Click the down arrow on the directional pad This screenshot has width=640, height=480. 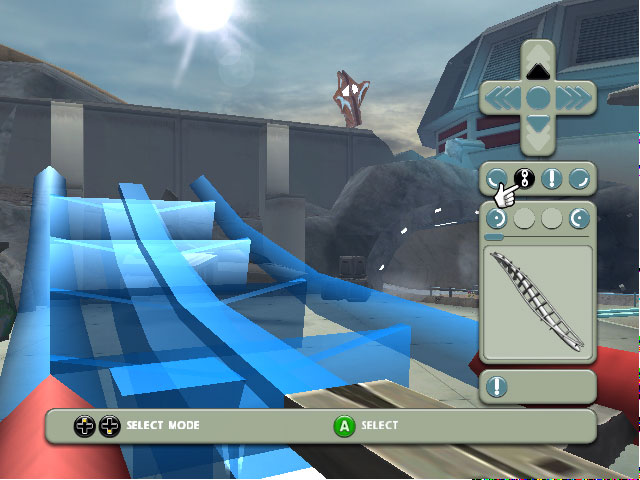[538, 124]
